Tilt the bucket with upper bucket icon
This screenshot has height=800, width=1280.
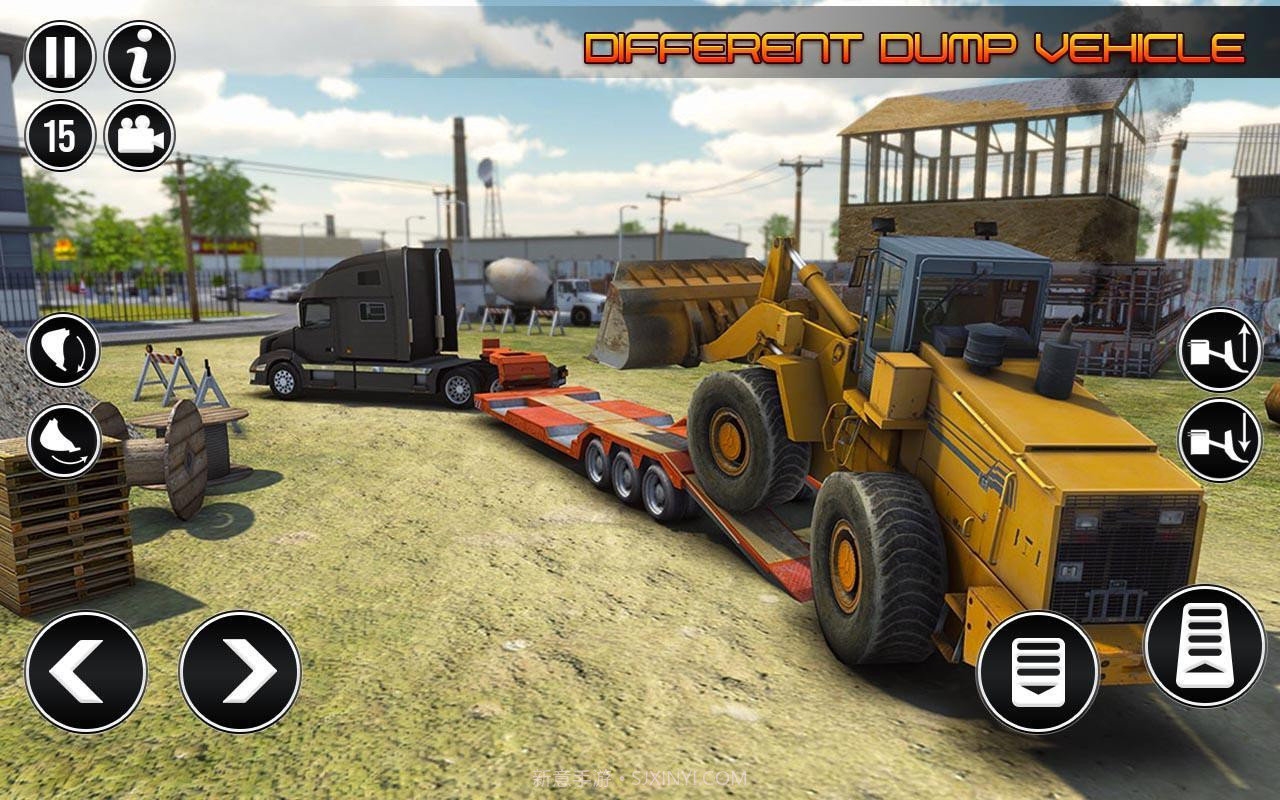coord(63,350)
